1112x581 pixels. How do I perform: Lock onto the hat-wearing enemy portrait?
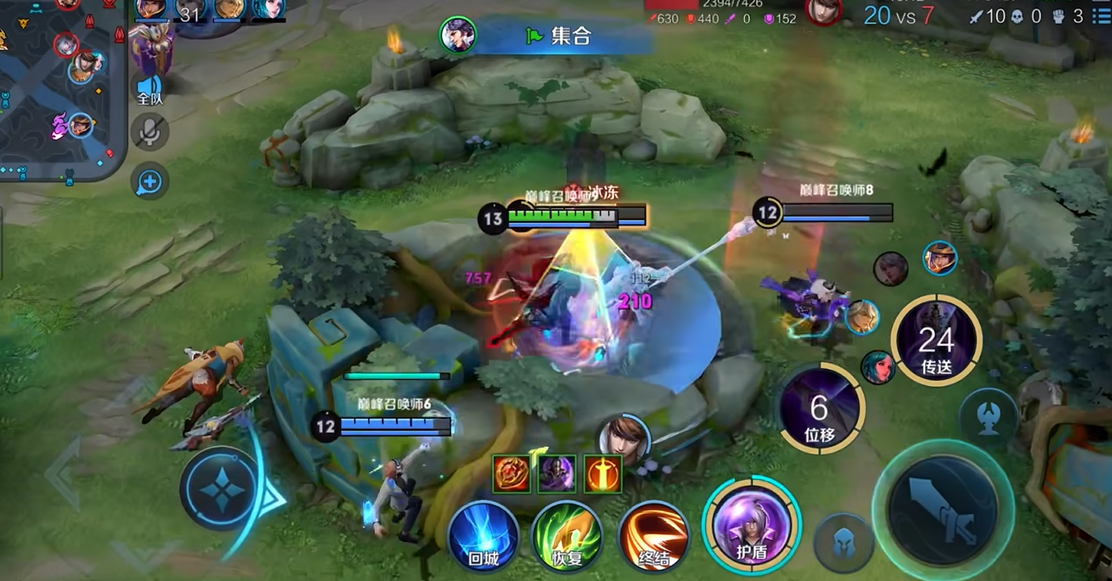[x=939, y=258]
